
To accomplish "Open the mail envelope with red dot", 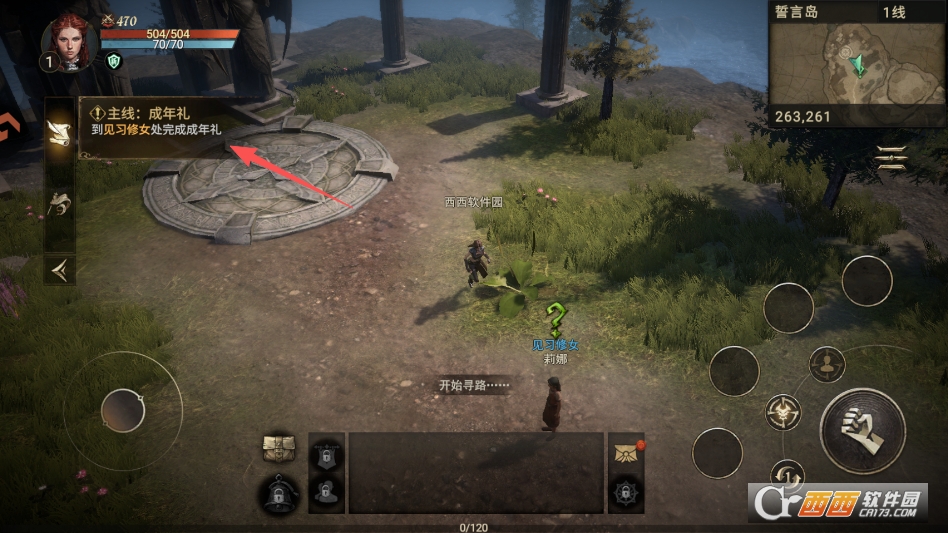I will point(625,452).
